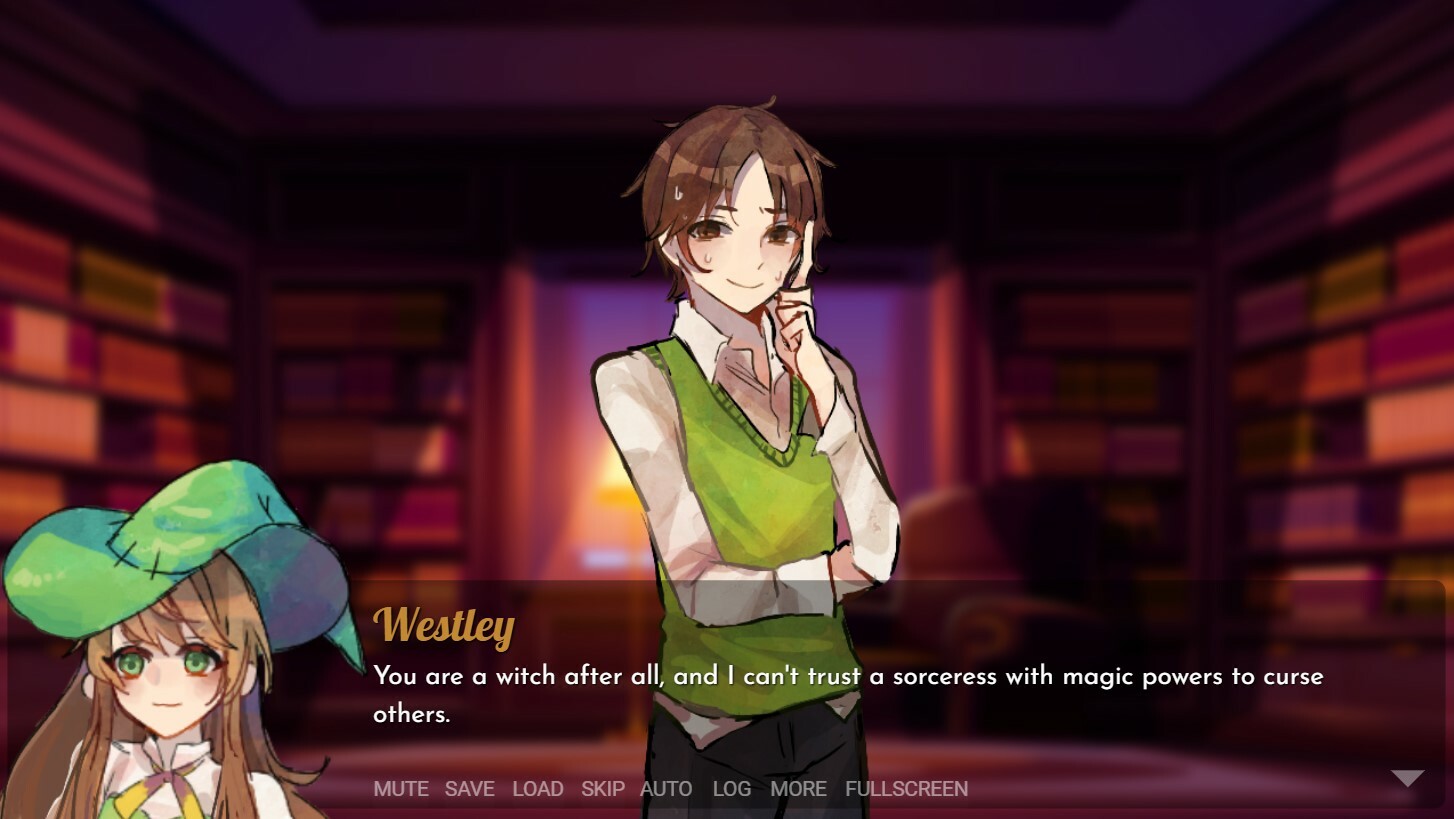The height and width of the screenshot is (819, 1454).
Task: Mute the game audio
Action: point(400,789)
